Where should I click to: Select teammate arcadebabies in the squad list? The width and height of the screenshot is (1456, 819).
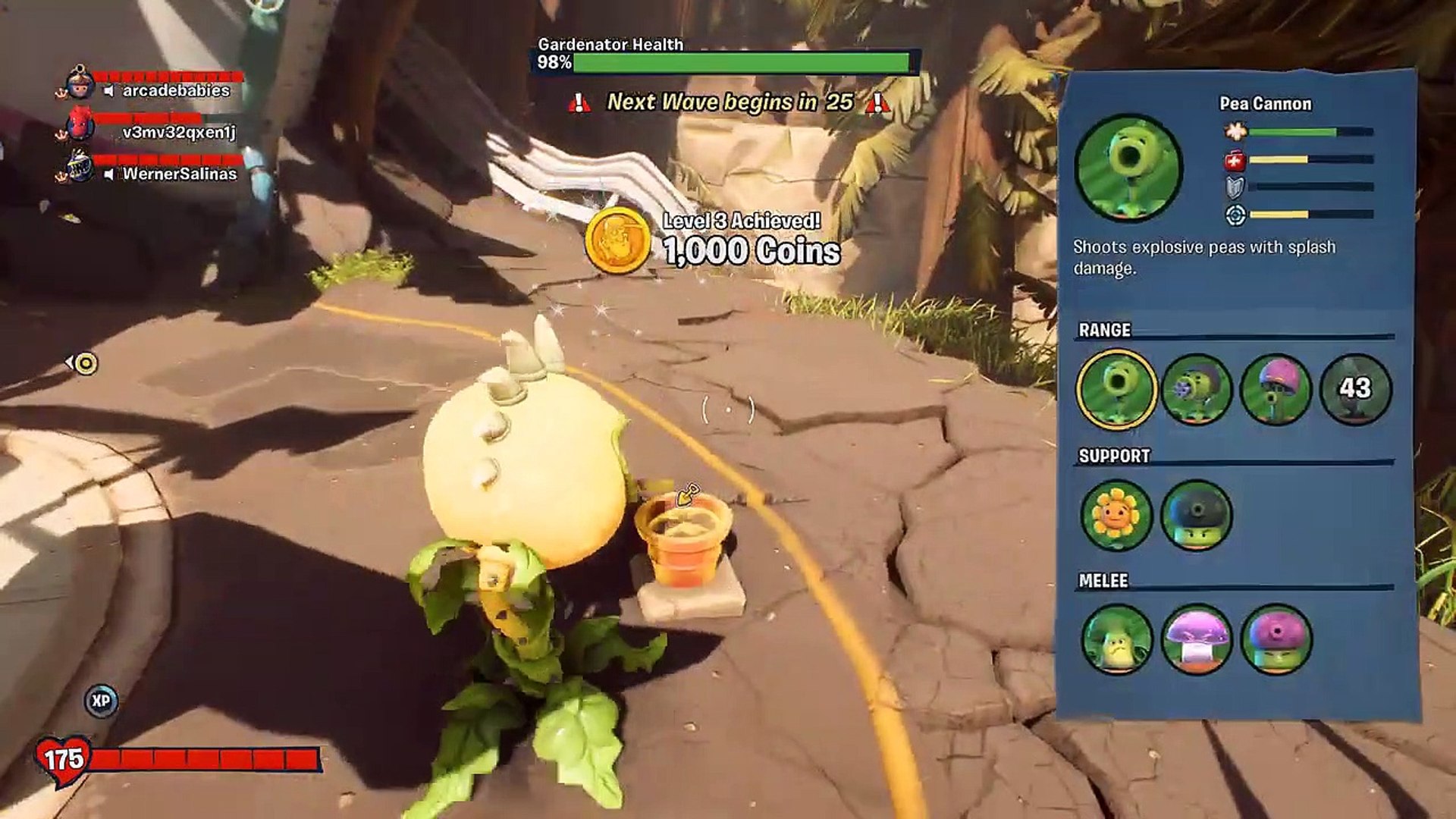pyautogui.click(x=176, y=90)
